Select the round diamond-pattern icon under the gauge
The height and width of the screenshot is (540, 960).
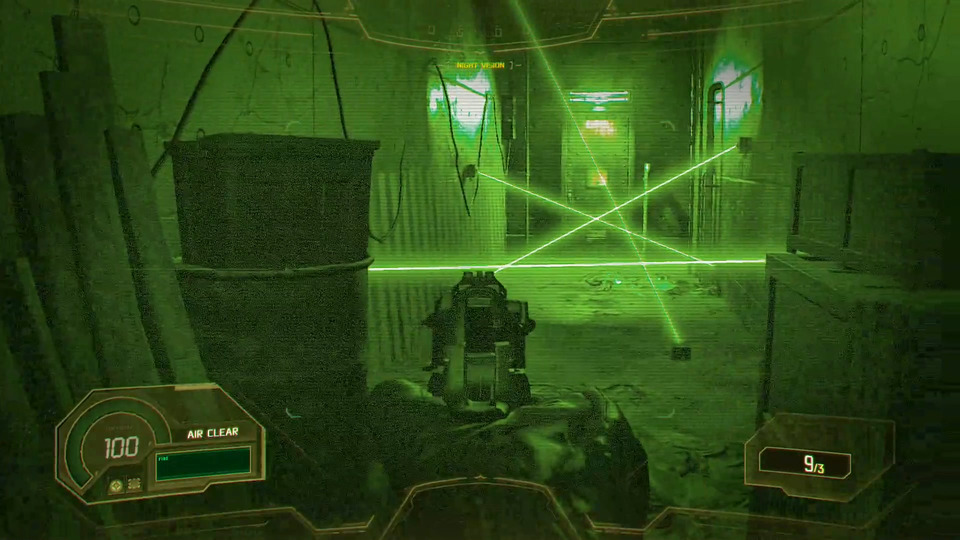pos(116,484)
